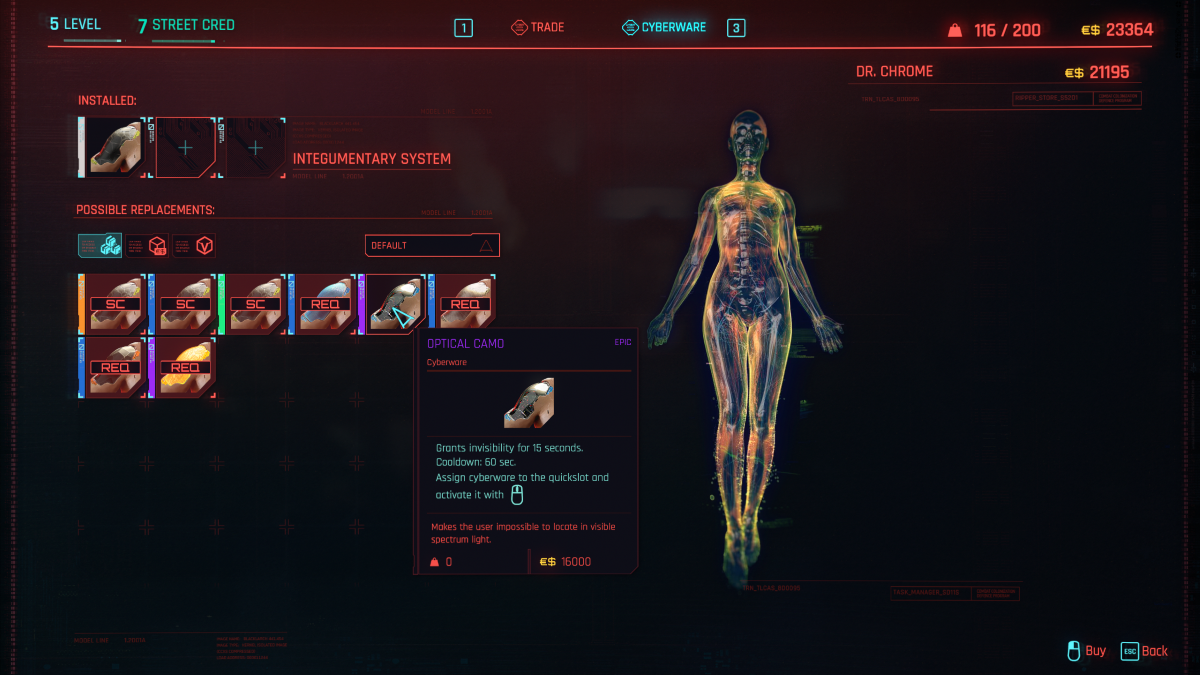Select the blue-skinned REQ cyberware item
Viewport: 1200px width, 675px height.
pyautogui.click(x=324, y=304)
